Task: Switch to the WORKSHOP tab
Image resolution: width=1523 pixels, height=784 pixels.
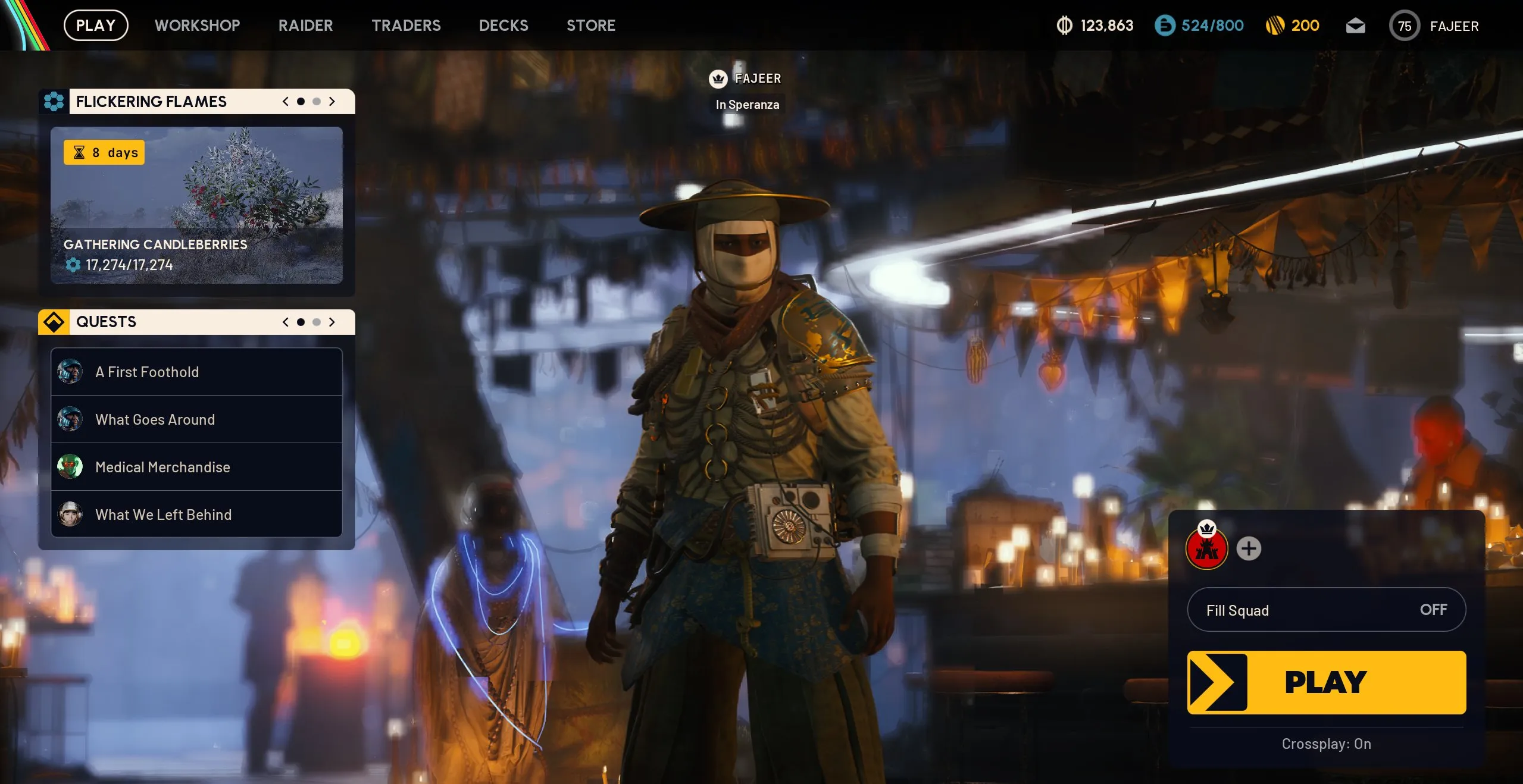Action: click(197, 26)
